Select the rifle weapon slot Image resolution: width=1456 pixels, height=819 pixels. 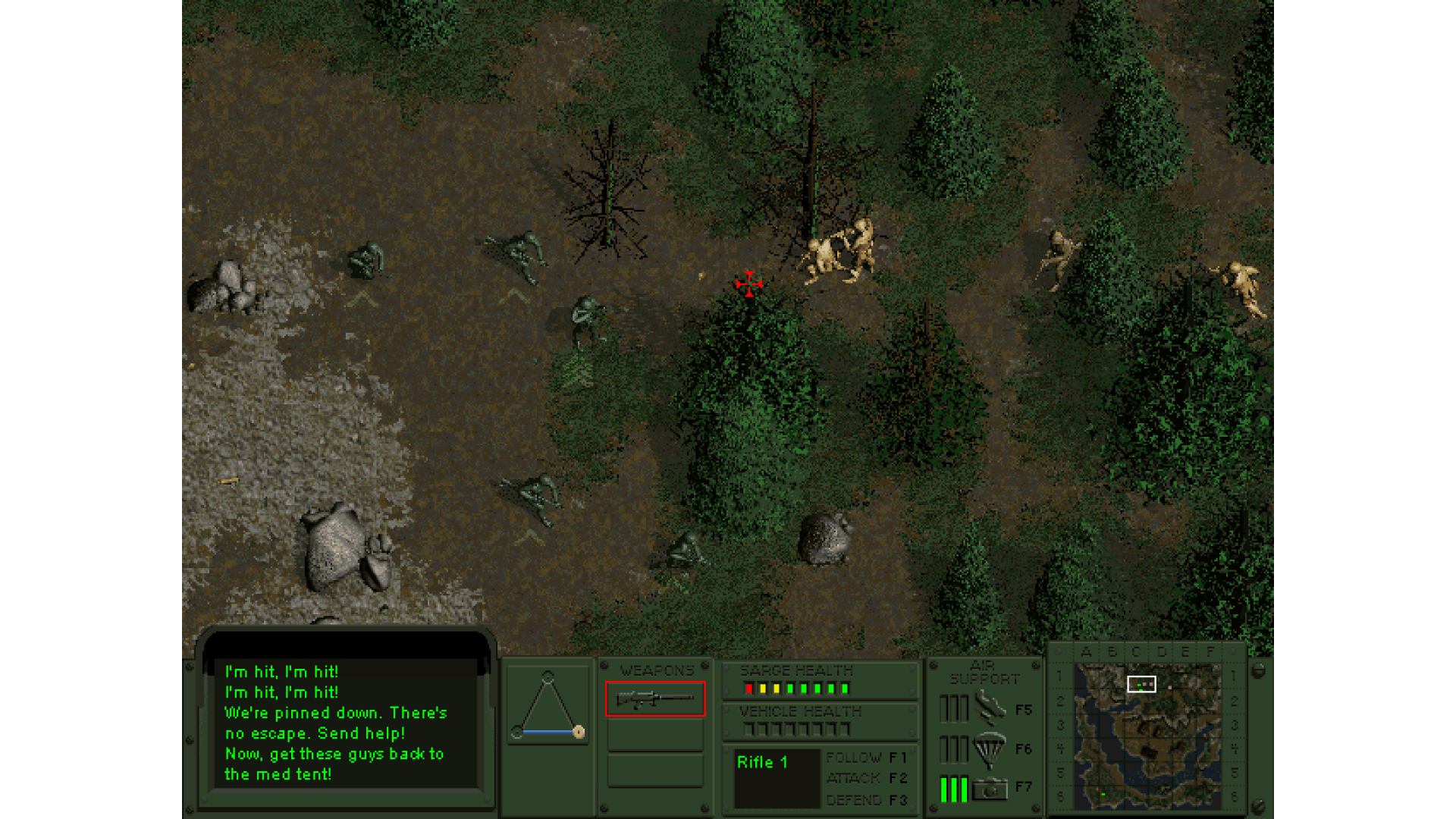[655, 698]
